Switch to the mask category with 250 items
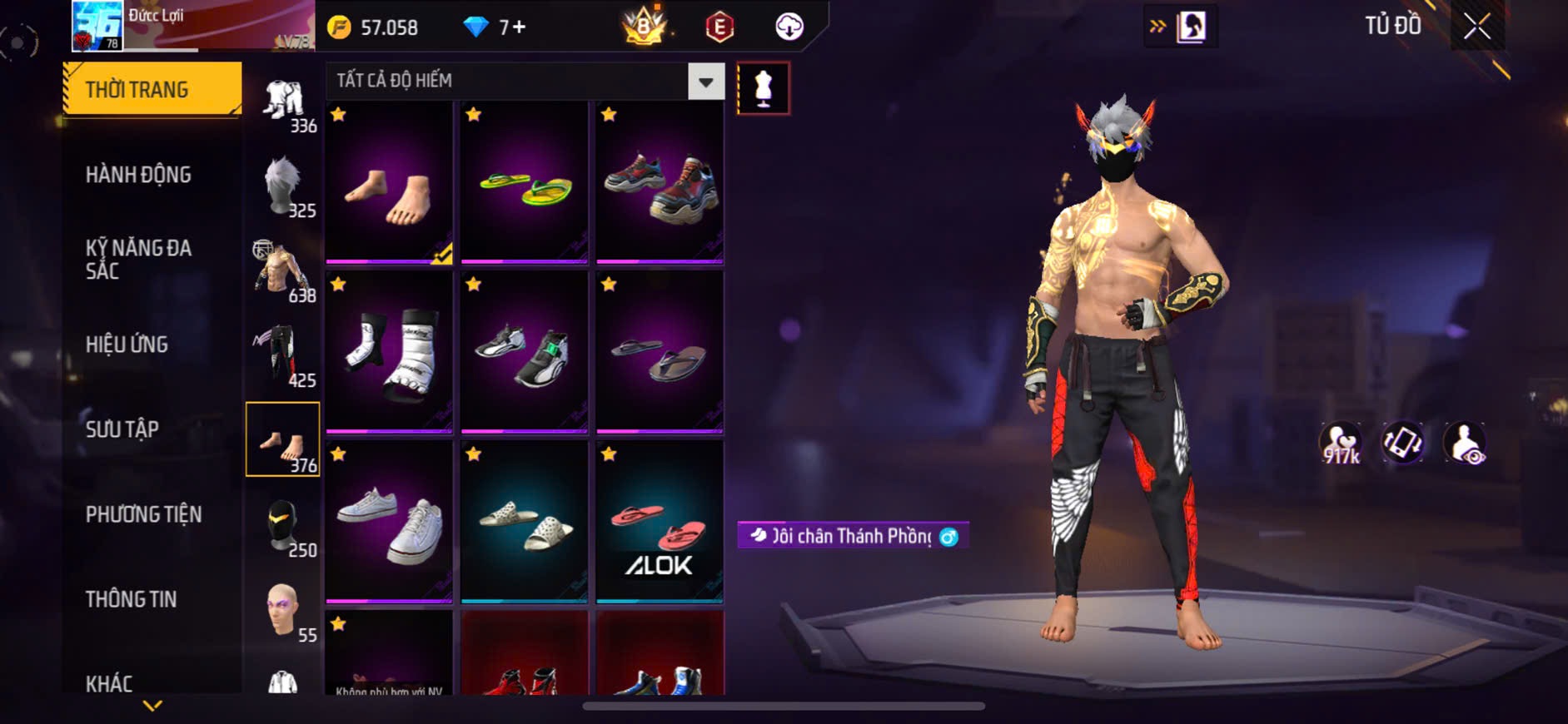Viewport: 1568px width, 724px height. click(x=283, y=526)
